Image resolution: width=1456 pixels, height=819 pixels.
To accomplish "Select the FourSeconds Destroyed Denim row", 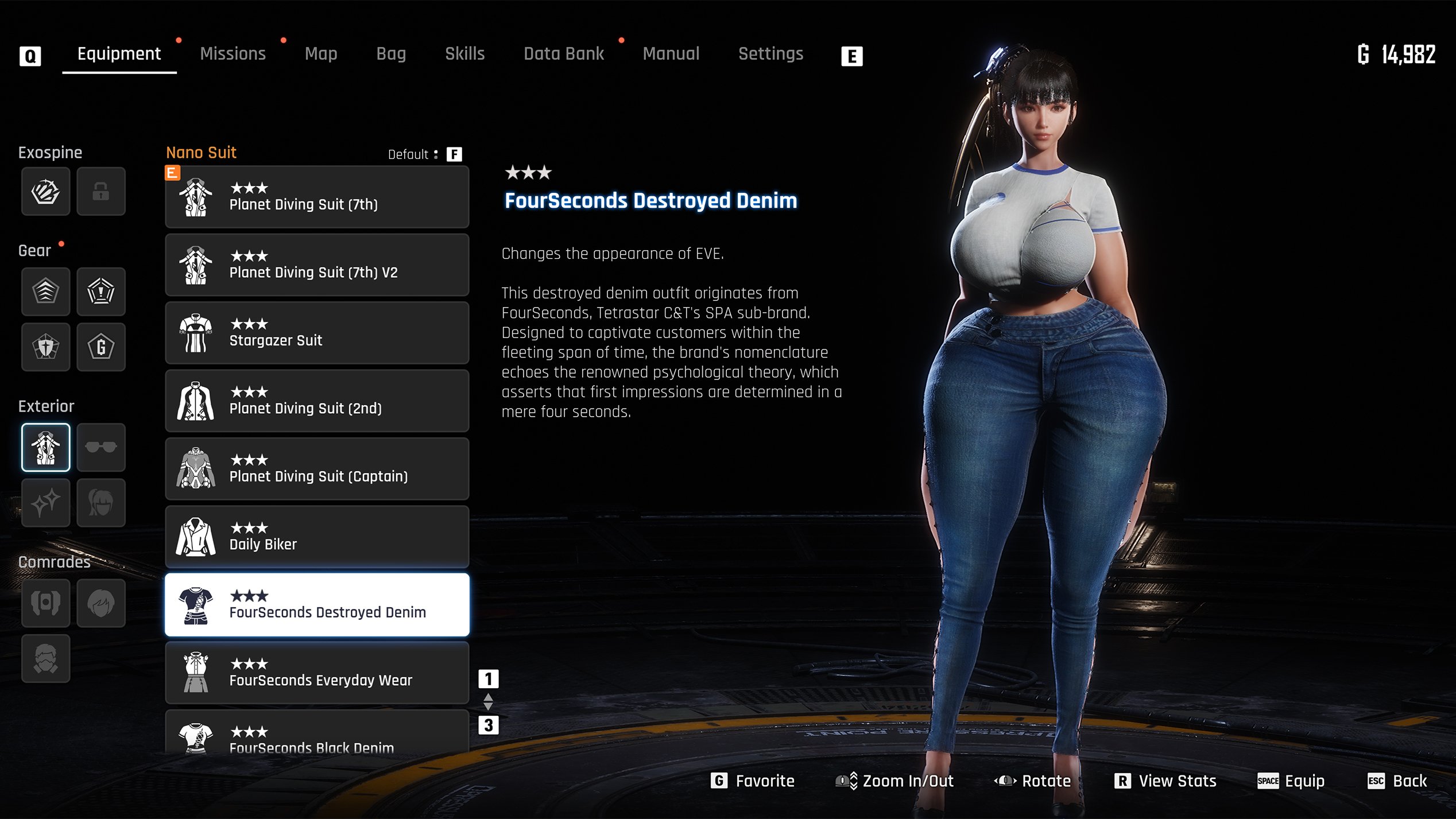I will [317, 605].
